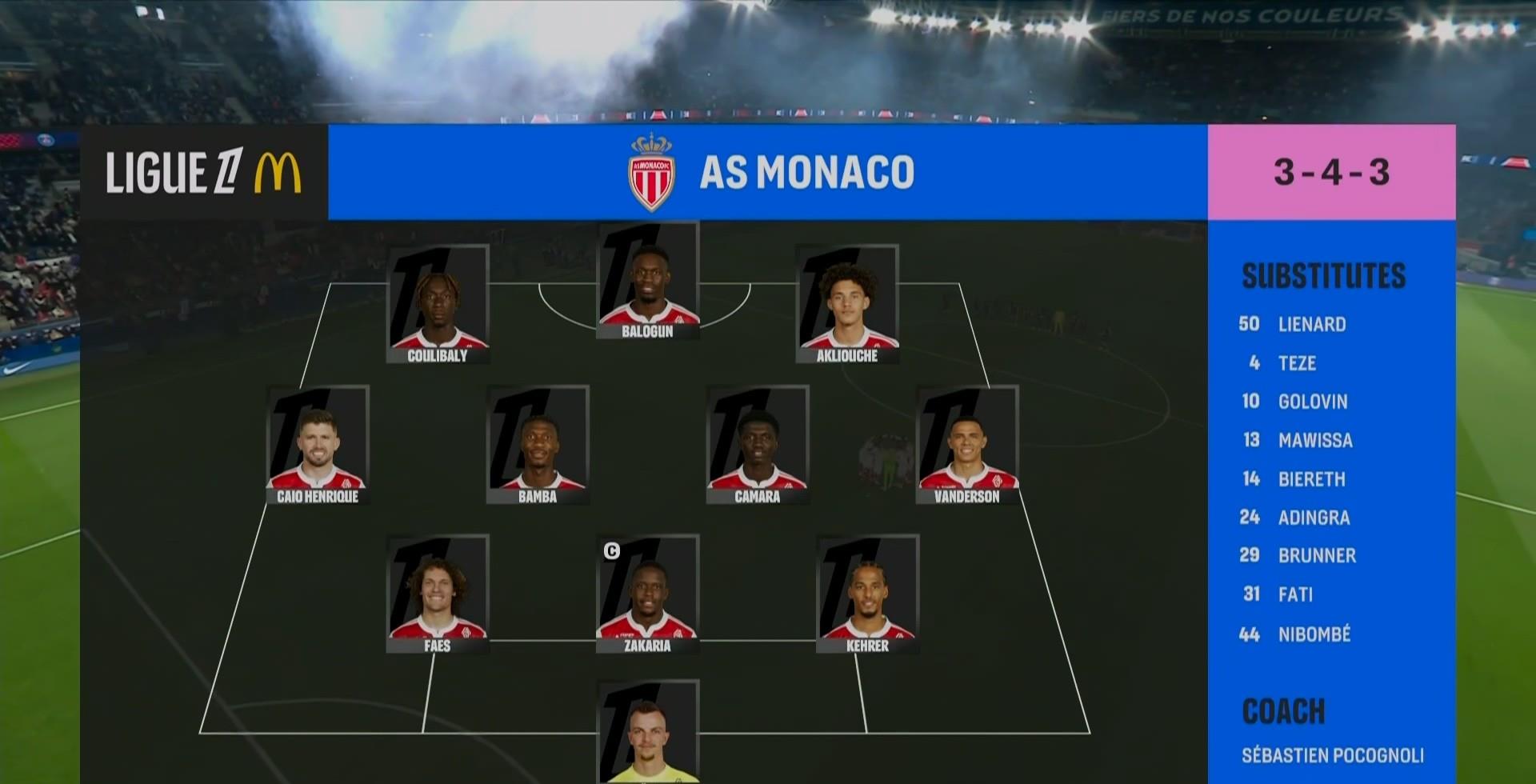The width and height of the screenshot is (1536, 784).
Task: Pick Bamba's midfield card
Action: pos(538,445)
